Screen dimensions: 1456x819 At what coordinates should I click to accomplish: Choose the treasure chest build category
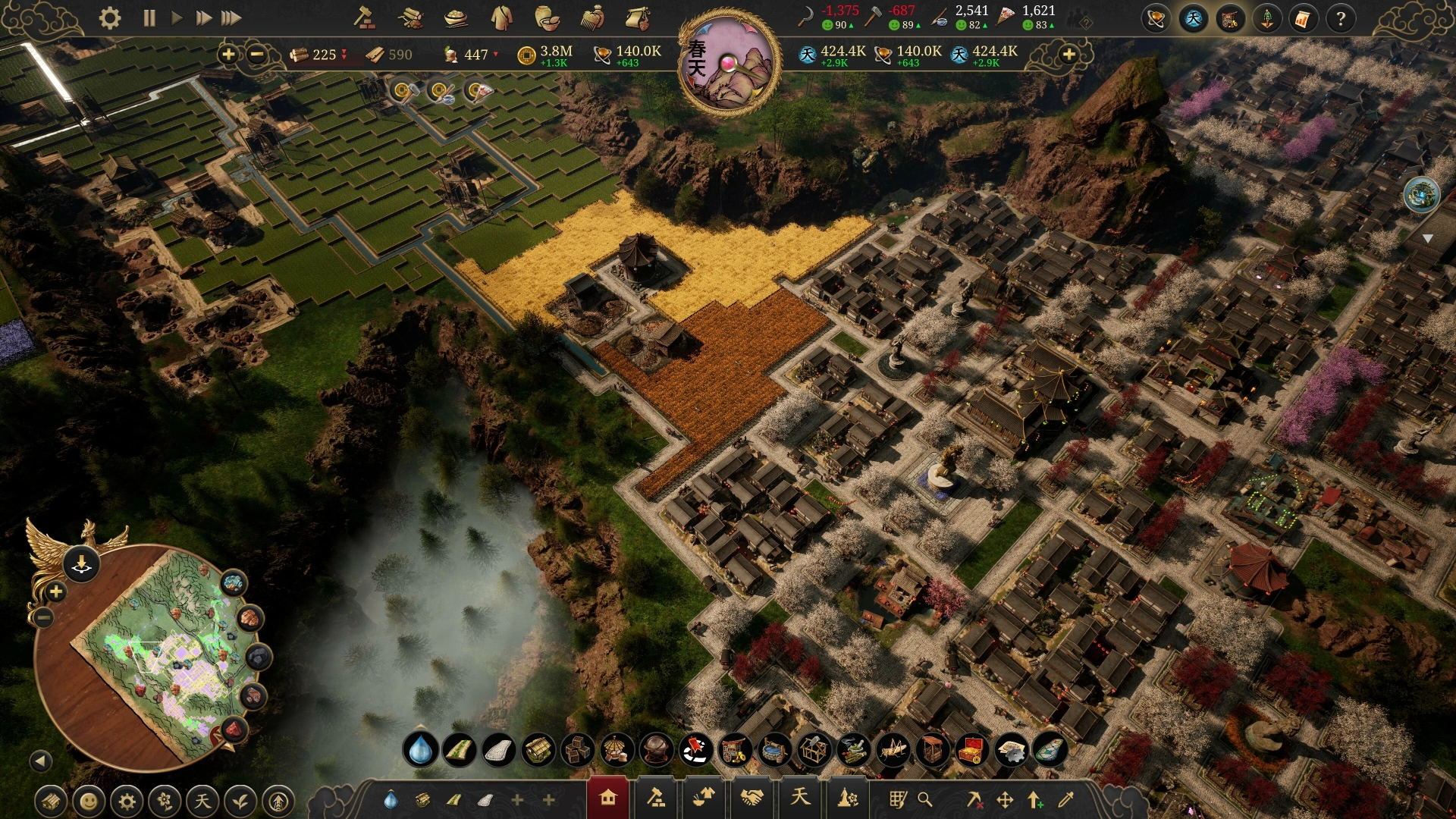point(971,751)
